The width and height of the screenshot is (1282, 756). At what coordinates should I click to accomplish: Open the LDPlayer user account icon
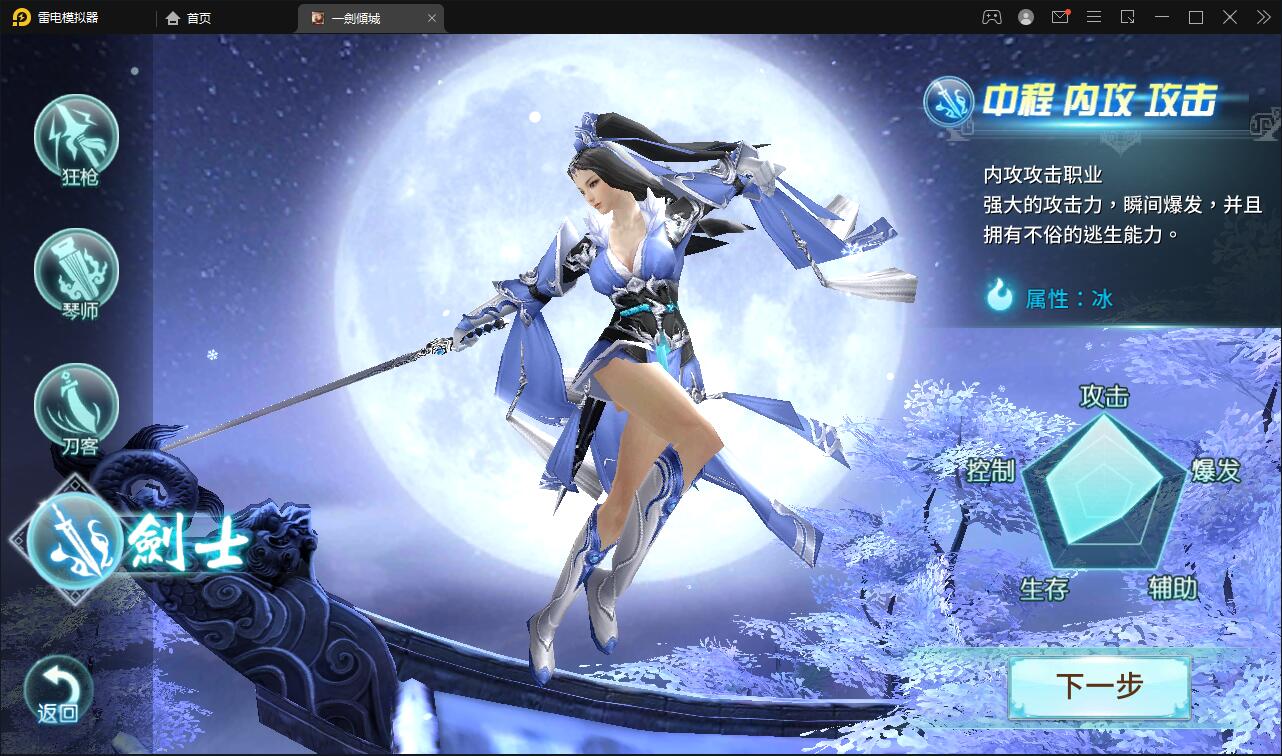(x=1025, y=17)
